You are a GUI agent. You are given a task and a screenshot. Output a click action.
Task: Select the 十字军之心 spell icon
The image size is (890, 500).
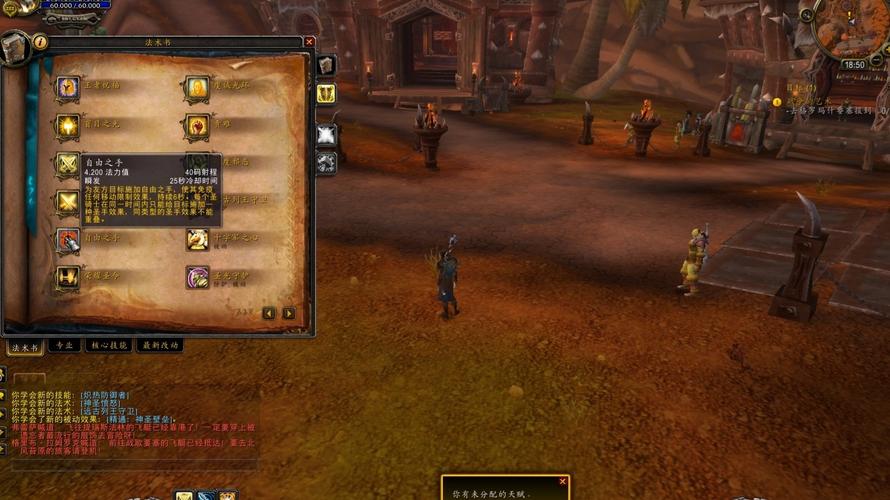click(197, 239)
